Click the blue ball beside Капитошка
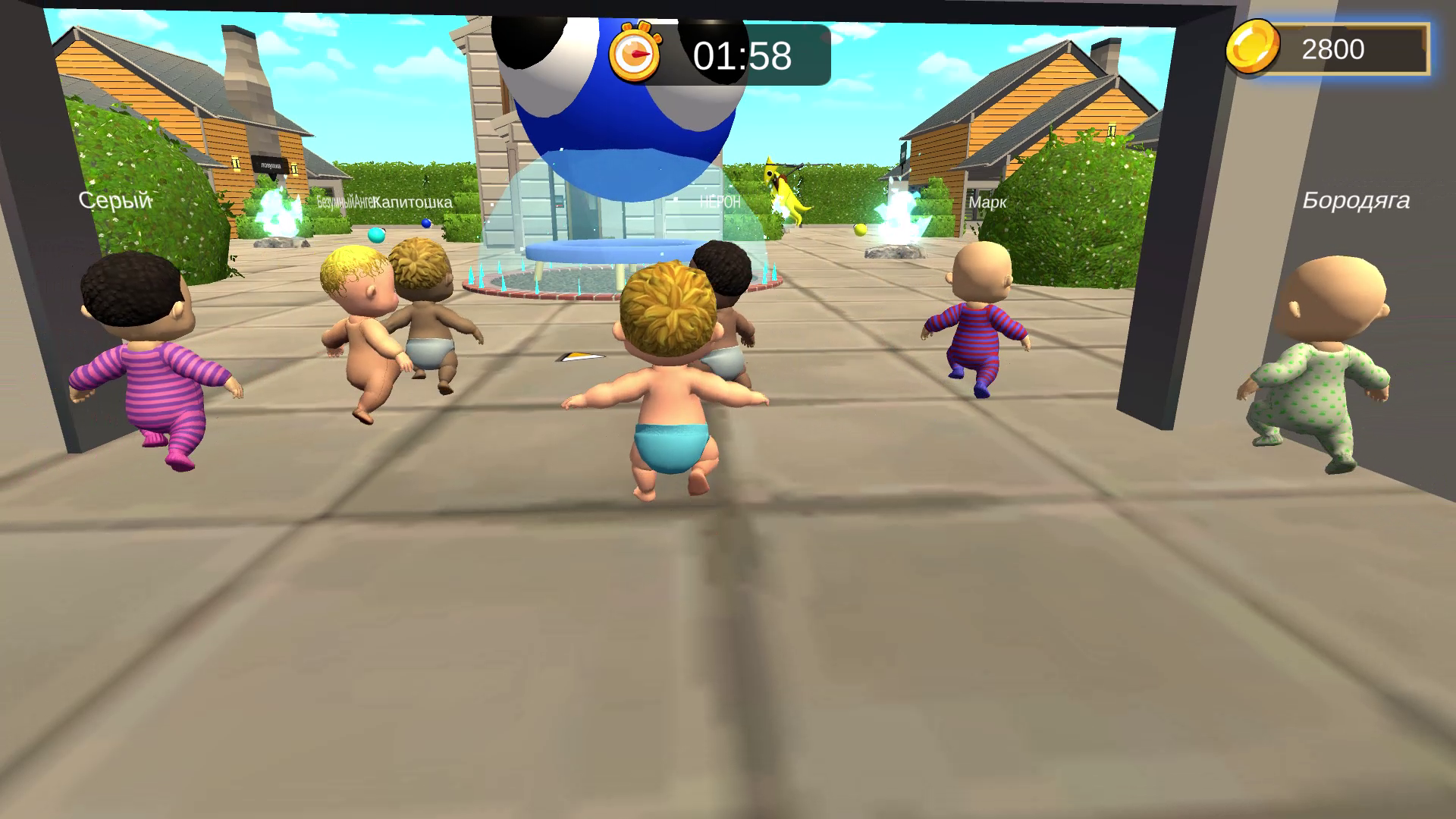The height and width of the screenshot is (819, 1456). (x=424, y=221)
